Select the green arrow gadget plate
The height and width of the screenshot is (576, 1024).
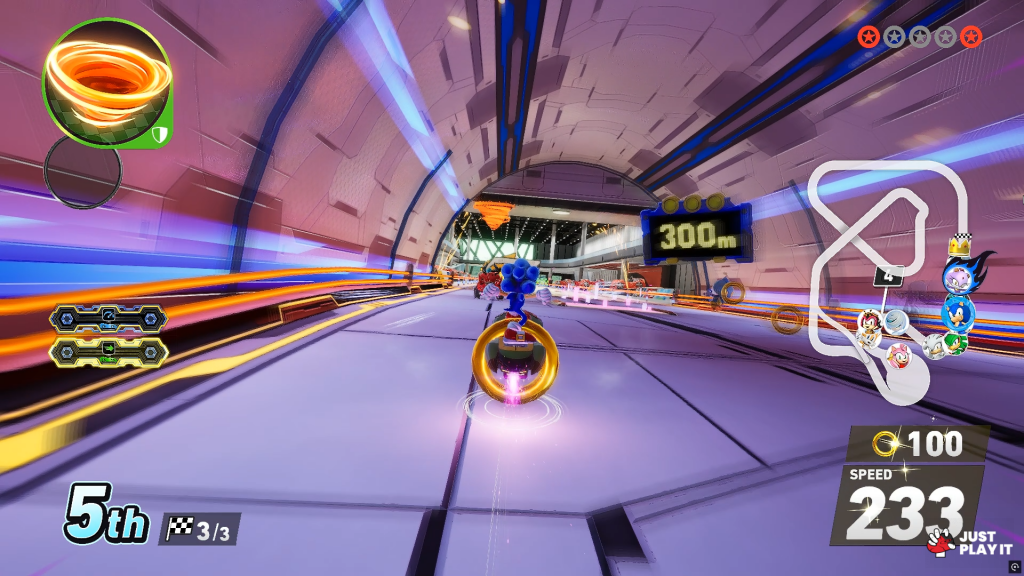[108, 351]
